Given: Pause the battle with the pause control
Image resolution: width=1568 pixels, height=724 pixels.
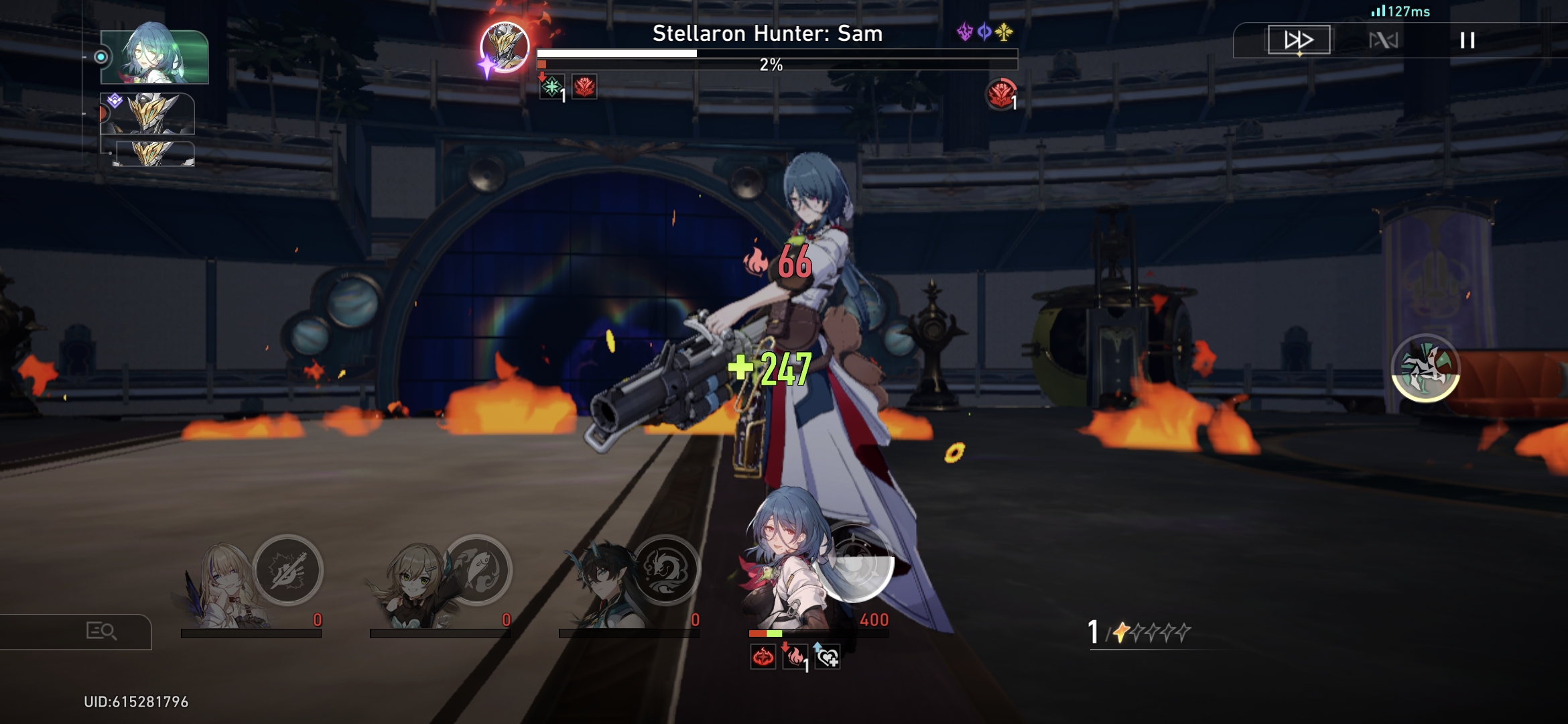Looking at the screenshot, I should coord(1467,40).
